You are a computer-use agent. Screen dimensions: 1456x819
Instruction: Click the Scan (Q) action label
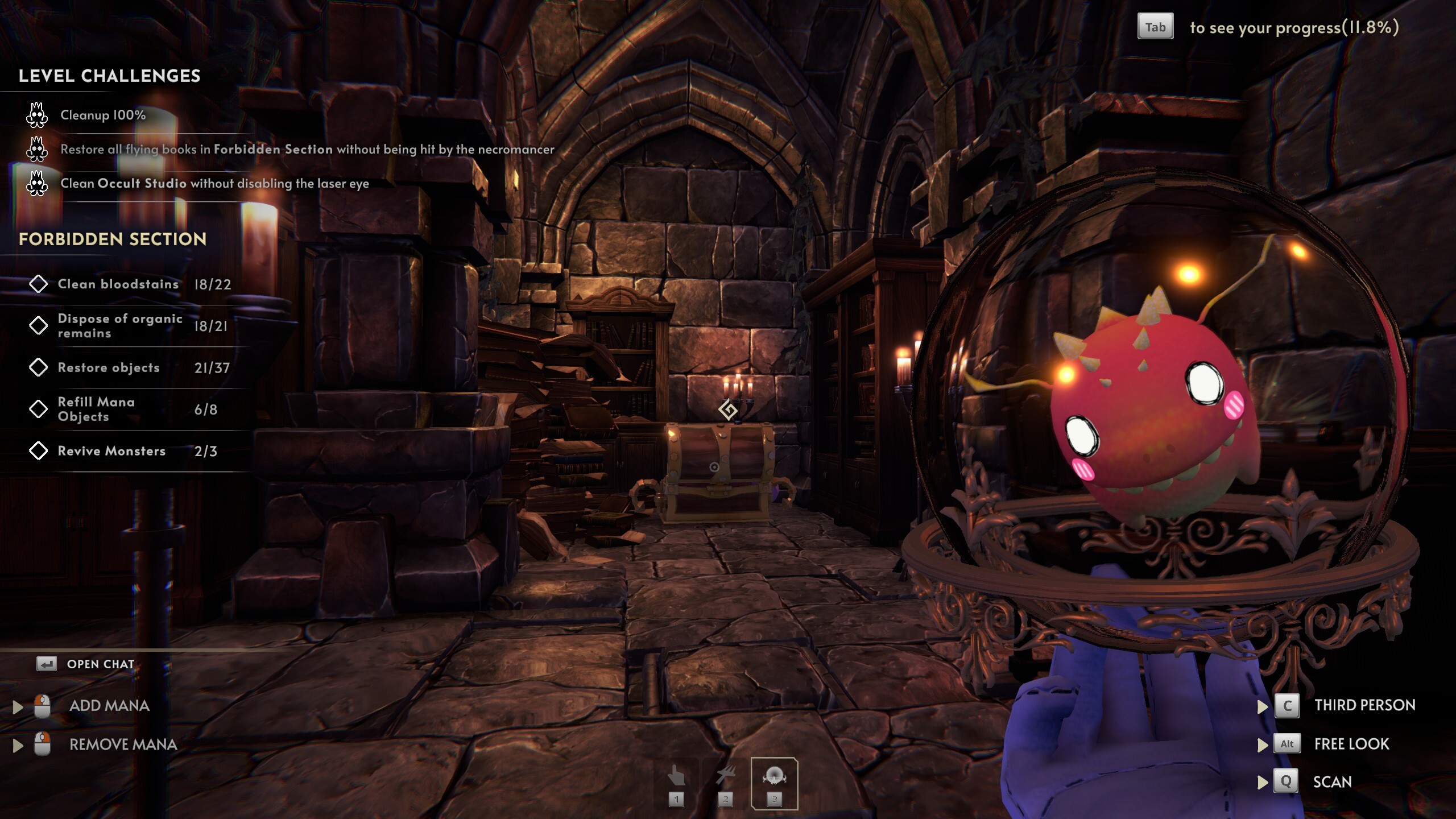coord(1333,781)
